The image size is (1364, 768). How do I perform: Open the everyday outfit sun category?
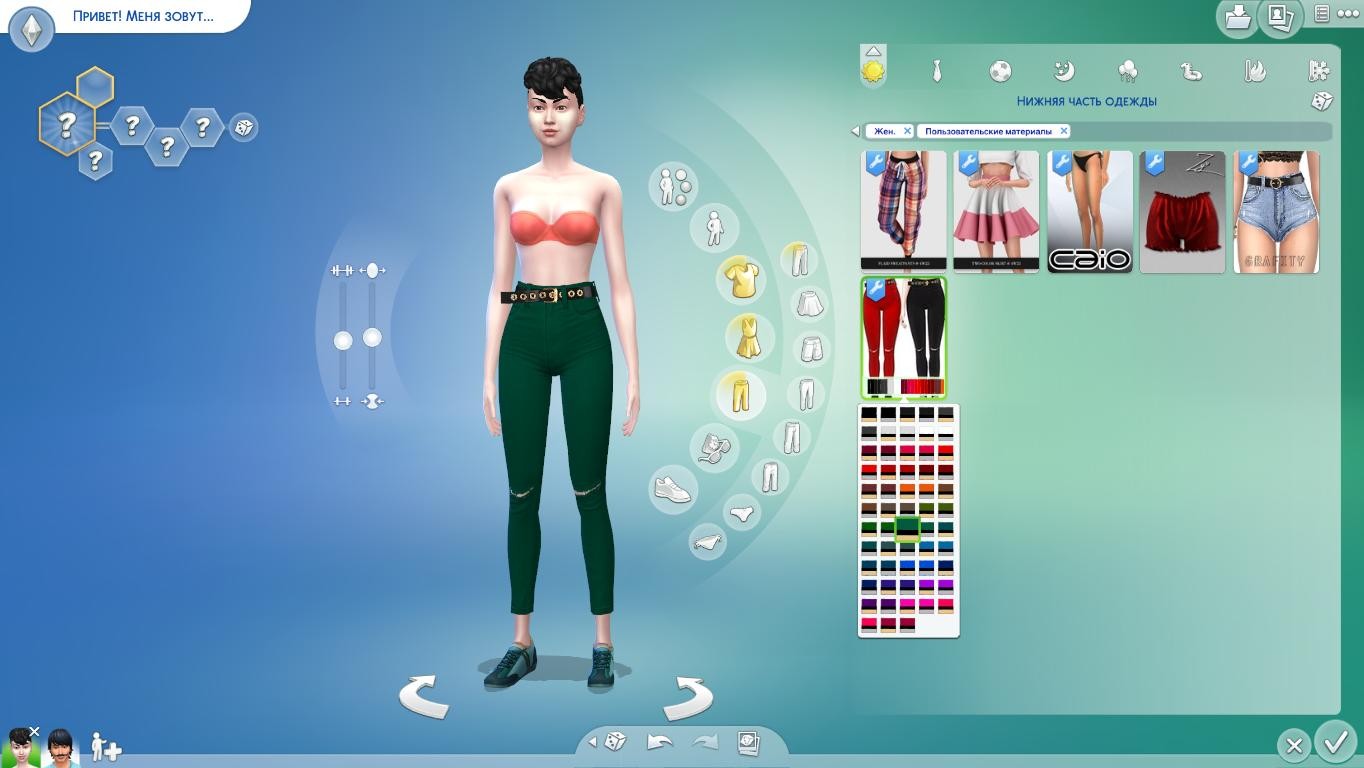pyautogui.click(x=873, y=71)
